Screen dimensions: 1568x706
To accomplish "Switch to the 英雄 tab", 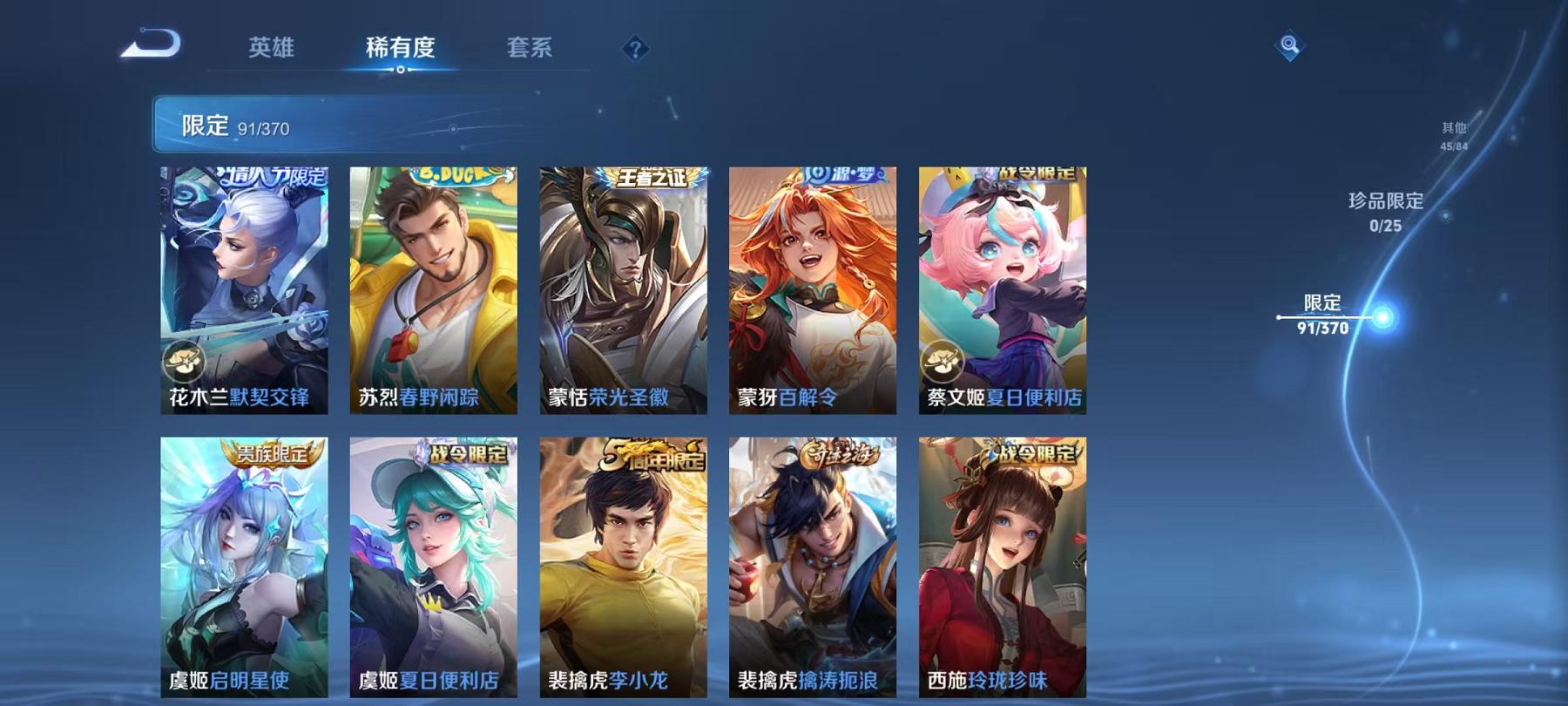I will [272, 48].
